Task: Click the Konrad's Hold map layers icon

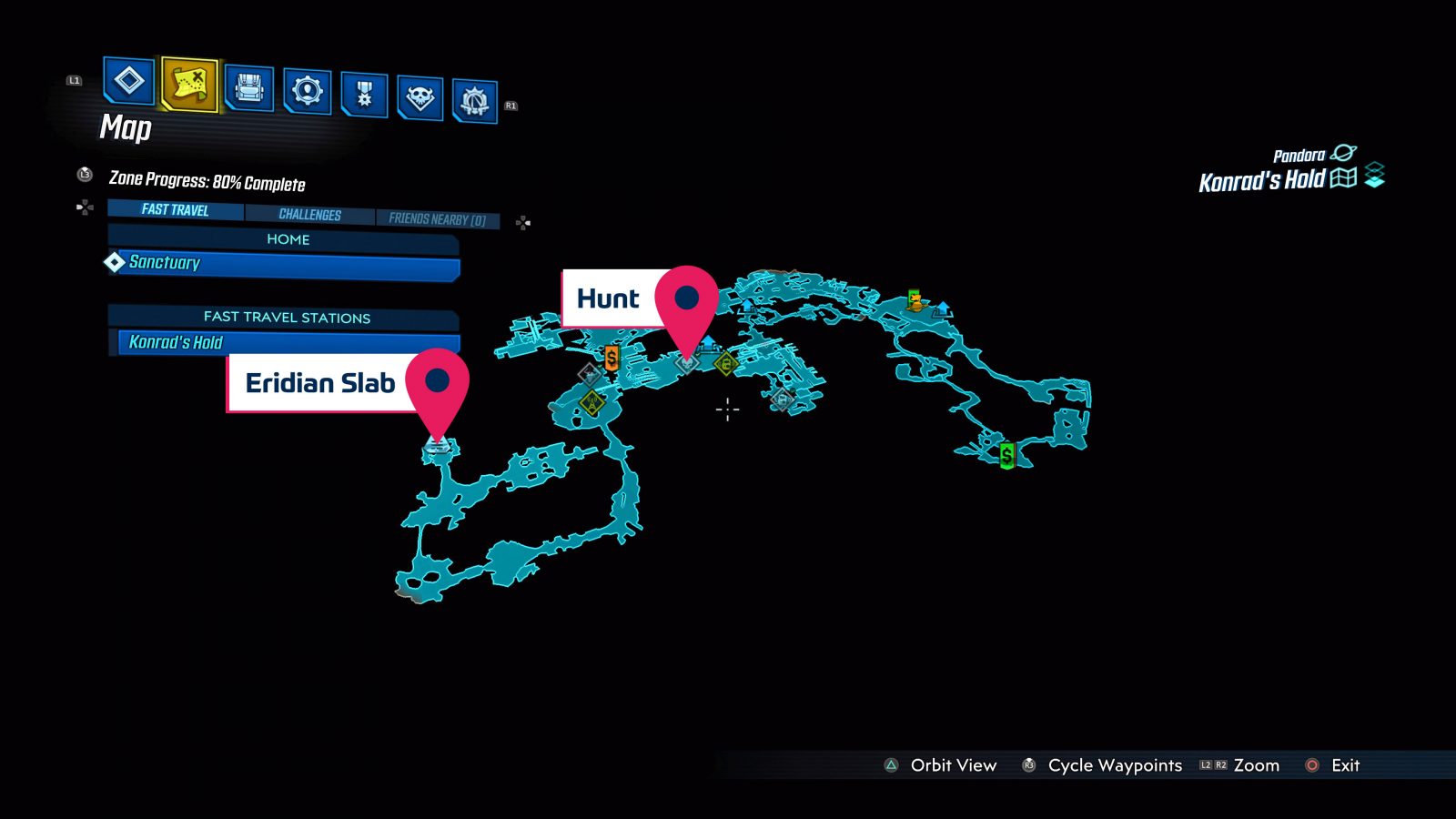Action: [x=1374, y=175]
